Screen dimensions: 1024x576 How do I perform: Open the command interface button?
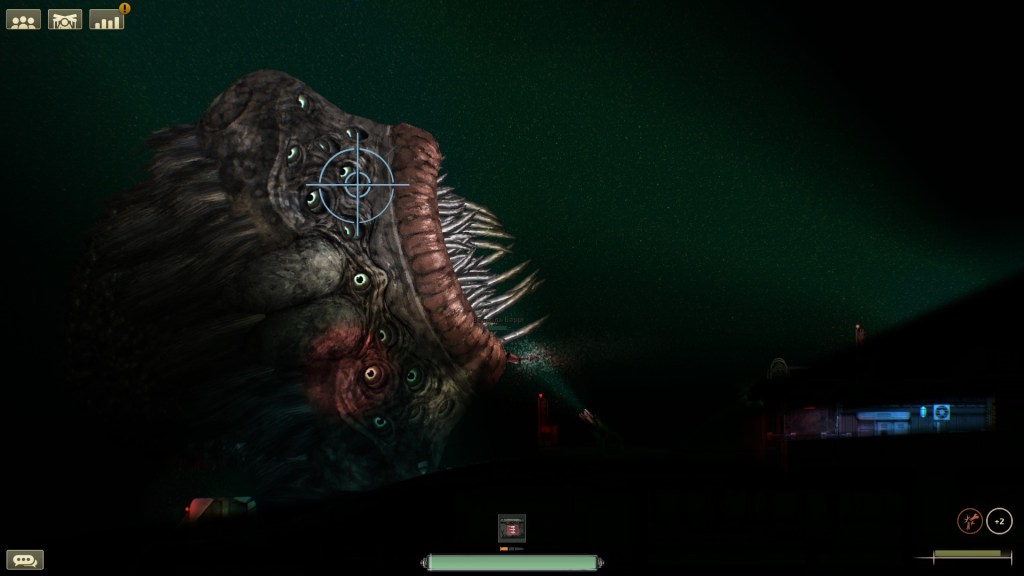click(x=65, y=19)
